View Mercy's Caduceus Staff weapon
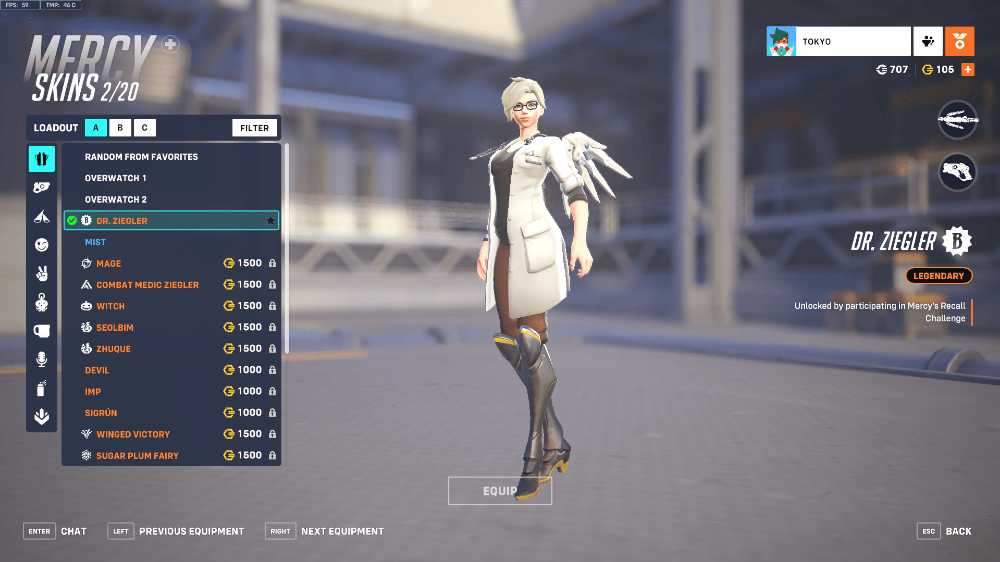Image resolution: width=1000 pixels, height=562 pixels. click(x=957, y=120)
